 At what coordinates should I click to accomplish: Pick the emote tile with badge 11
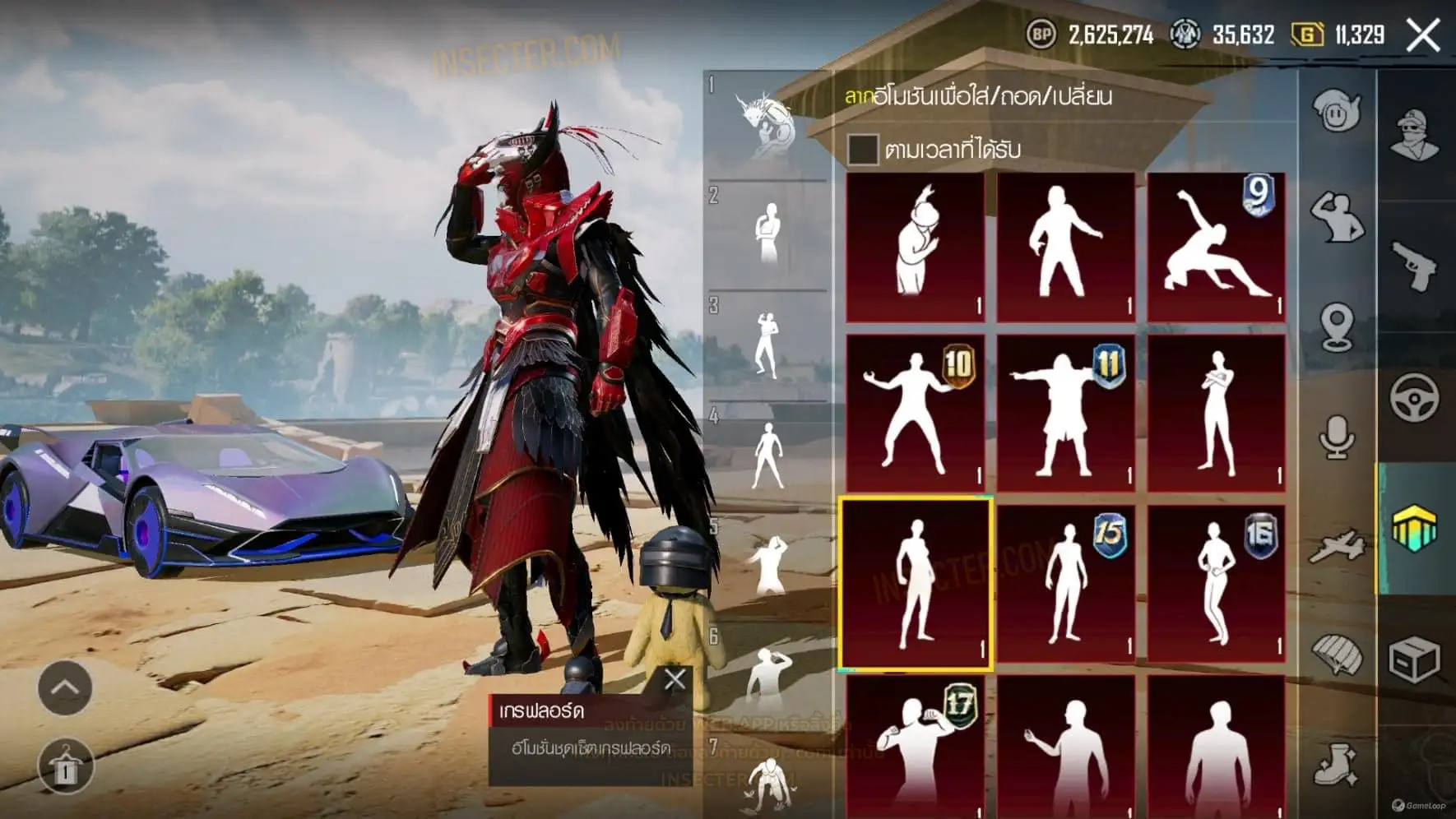(x=1065, y=412)
